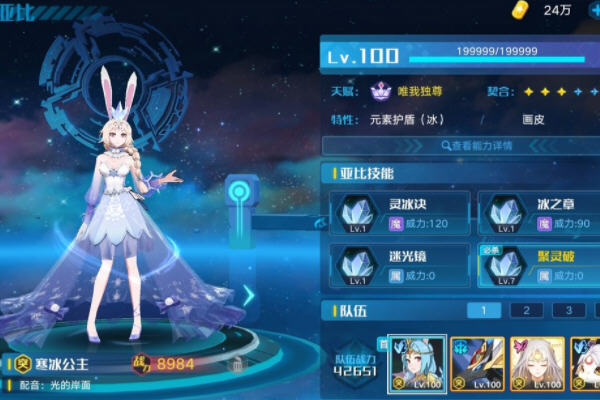Select the blue-haired character portrait in team
The image size is (600, 400).
[417, 364]
